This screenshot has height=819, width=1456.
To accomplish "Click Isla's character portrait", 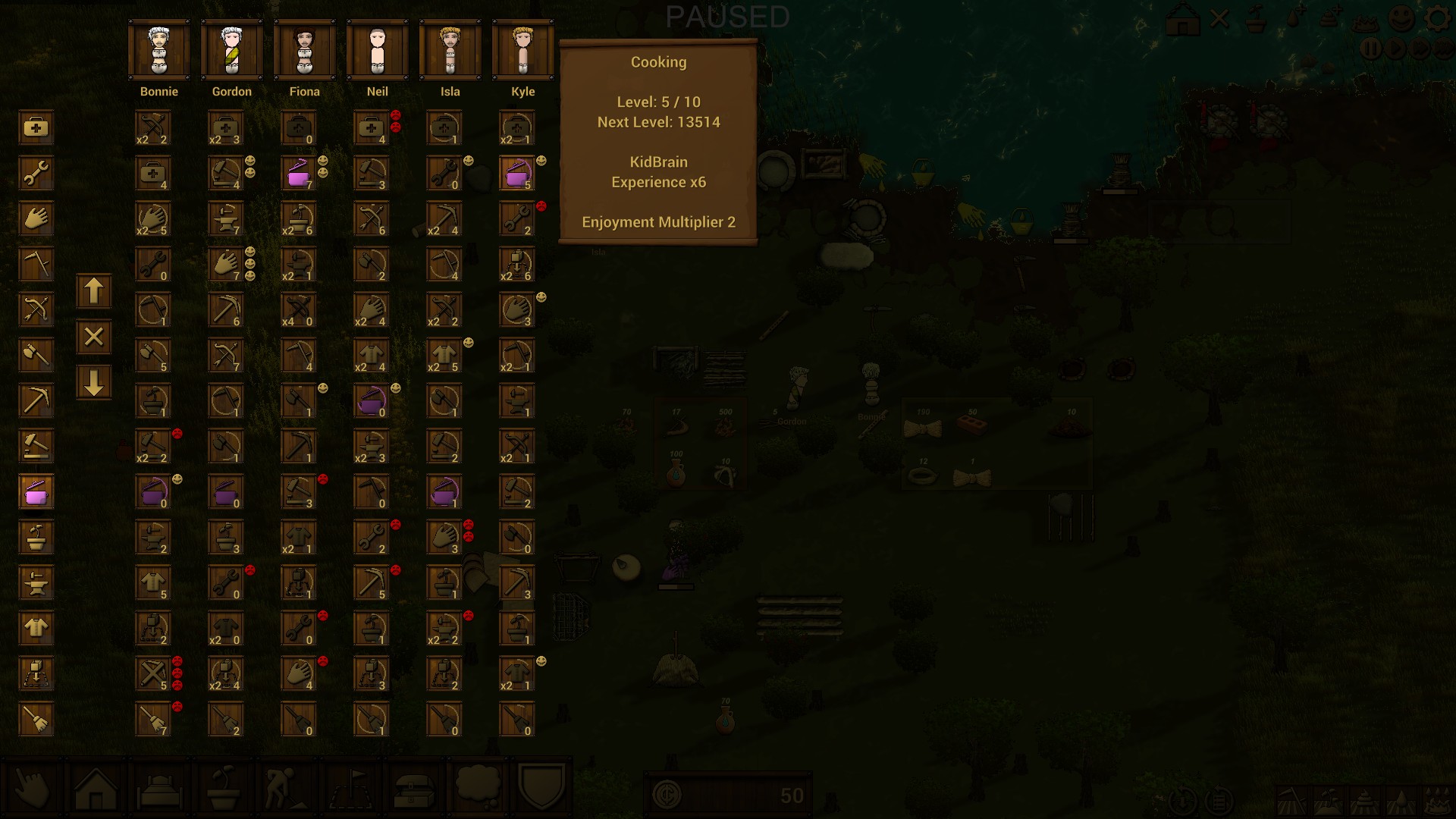I will [x=450, y=51].
